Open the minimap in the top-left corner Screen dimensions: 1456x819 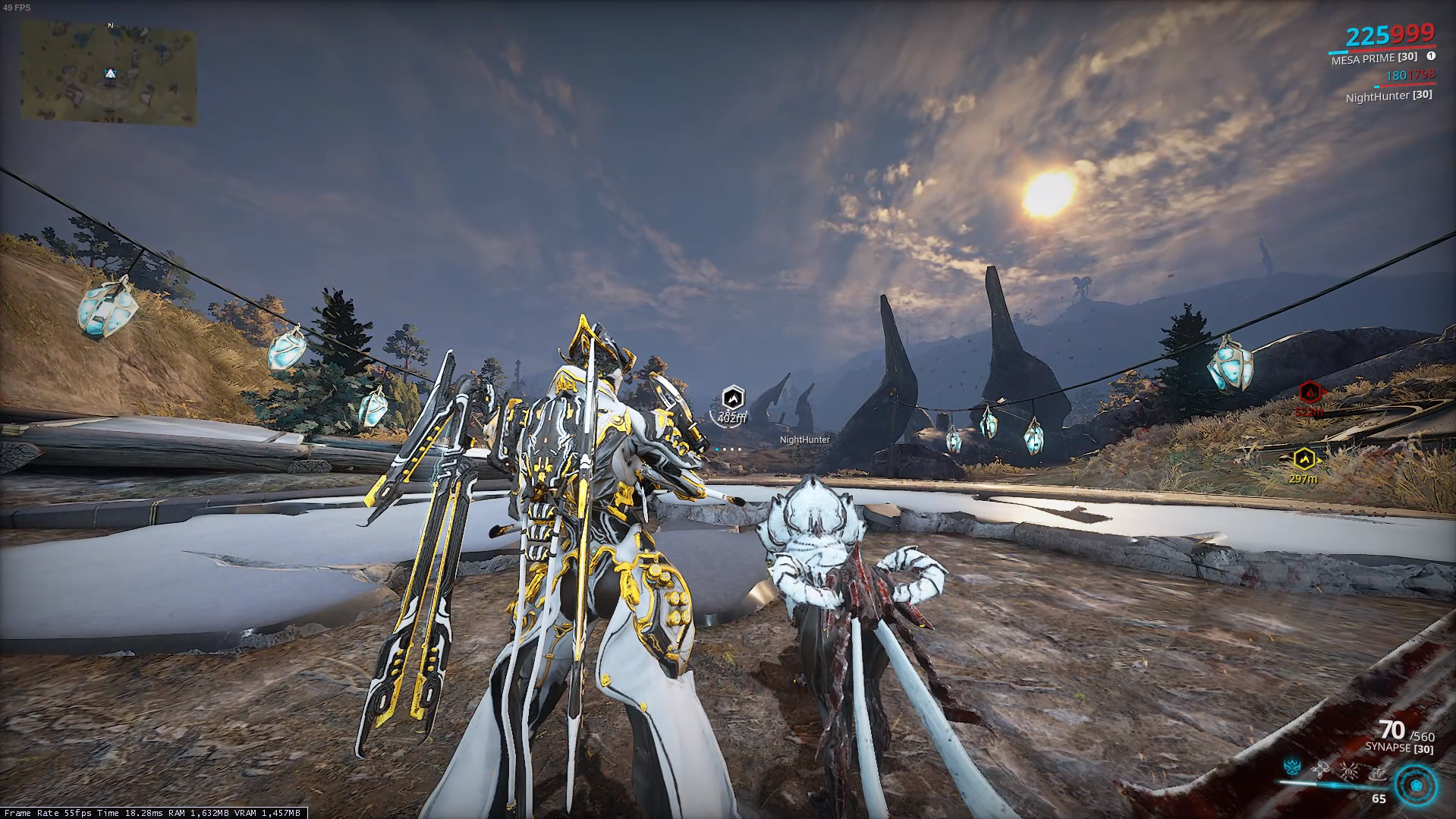(108, 72)
